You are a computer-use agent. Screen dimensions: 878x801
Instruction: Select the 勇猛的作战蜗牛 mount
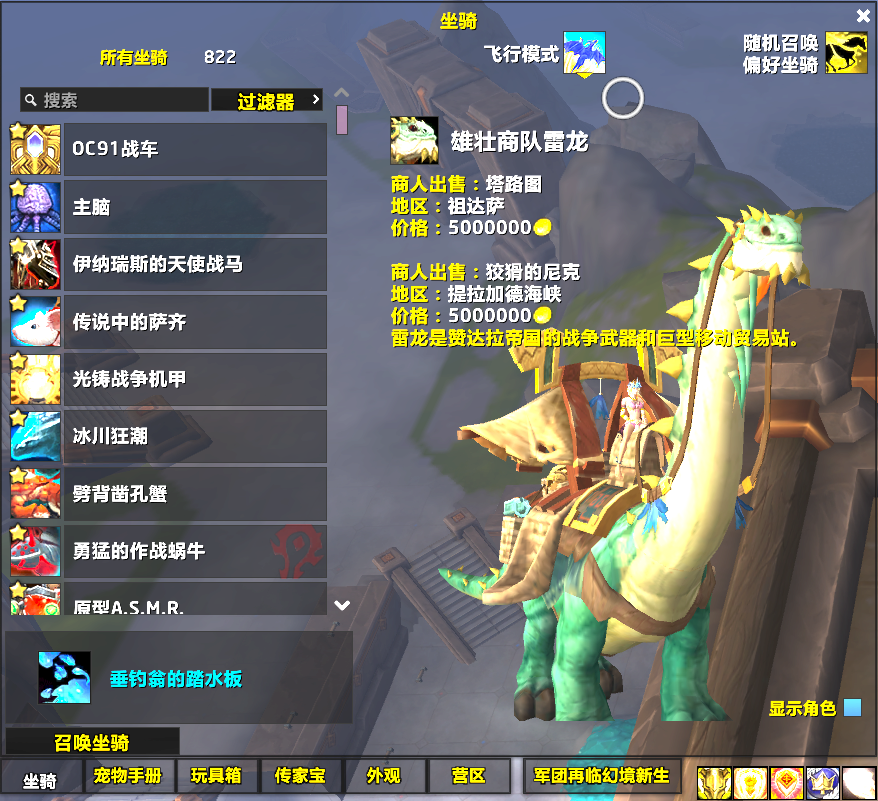170,551
